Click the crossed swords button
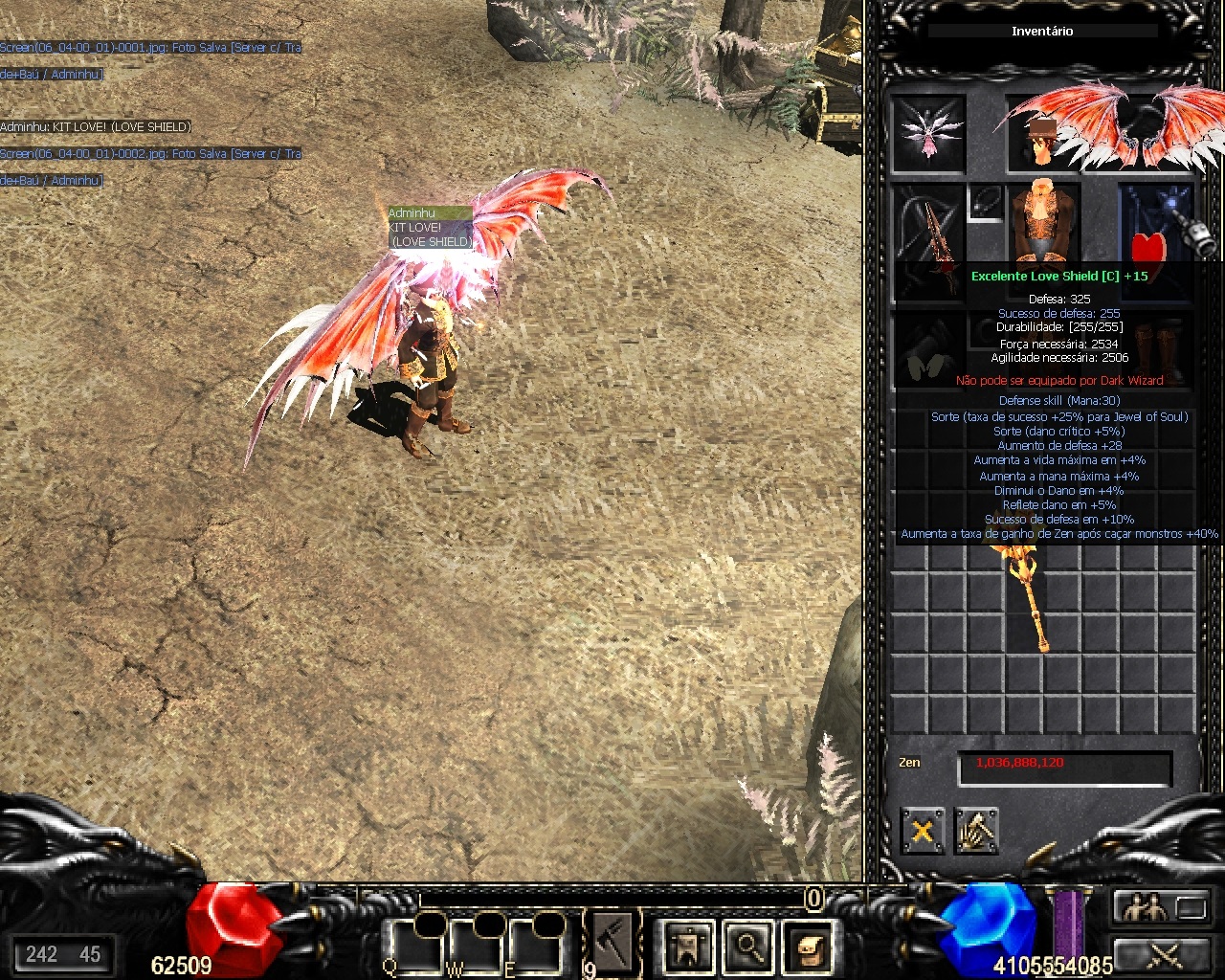Viewport: 1225px width, 980px height. 1163,954
